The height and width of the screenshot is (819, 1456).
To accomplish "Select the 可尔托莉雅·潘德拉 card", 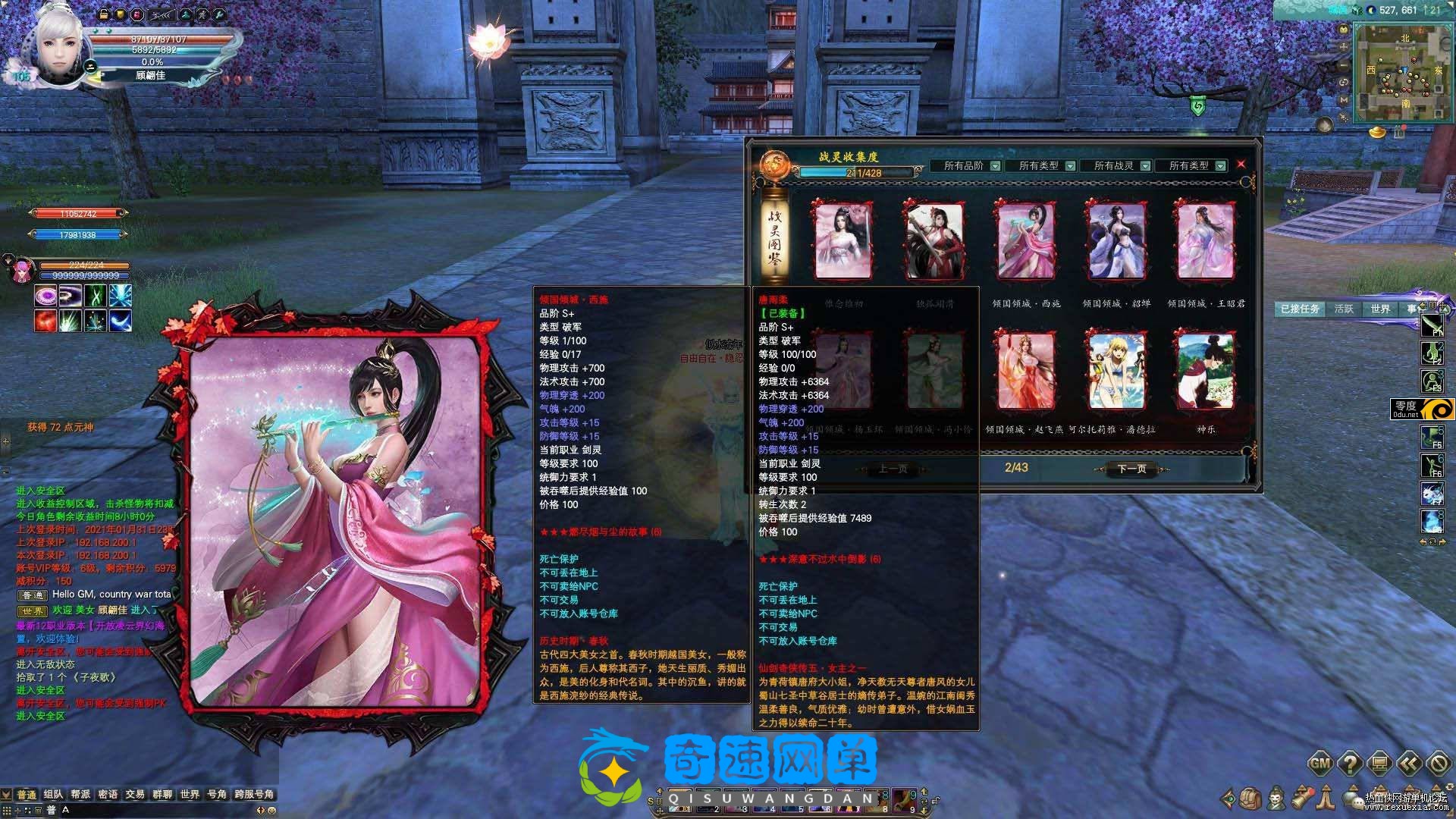I will tap(1116, 372).
